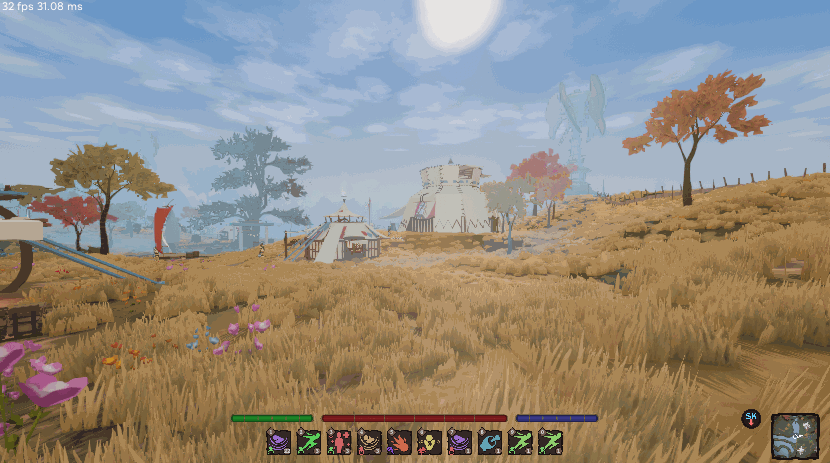Image resolution: width=830 pixels, height=463 pixels.
Task: Use the purple vortex ability in slot 7
Action: pyautogui.click(x=460, y=441)
